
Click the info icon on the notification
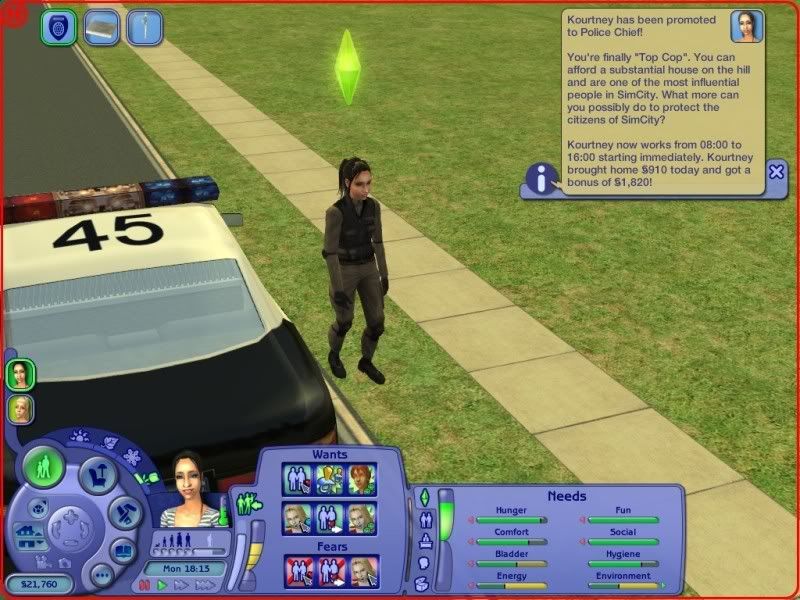[x=542, y=180]
